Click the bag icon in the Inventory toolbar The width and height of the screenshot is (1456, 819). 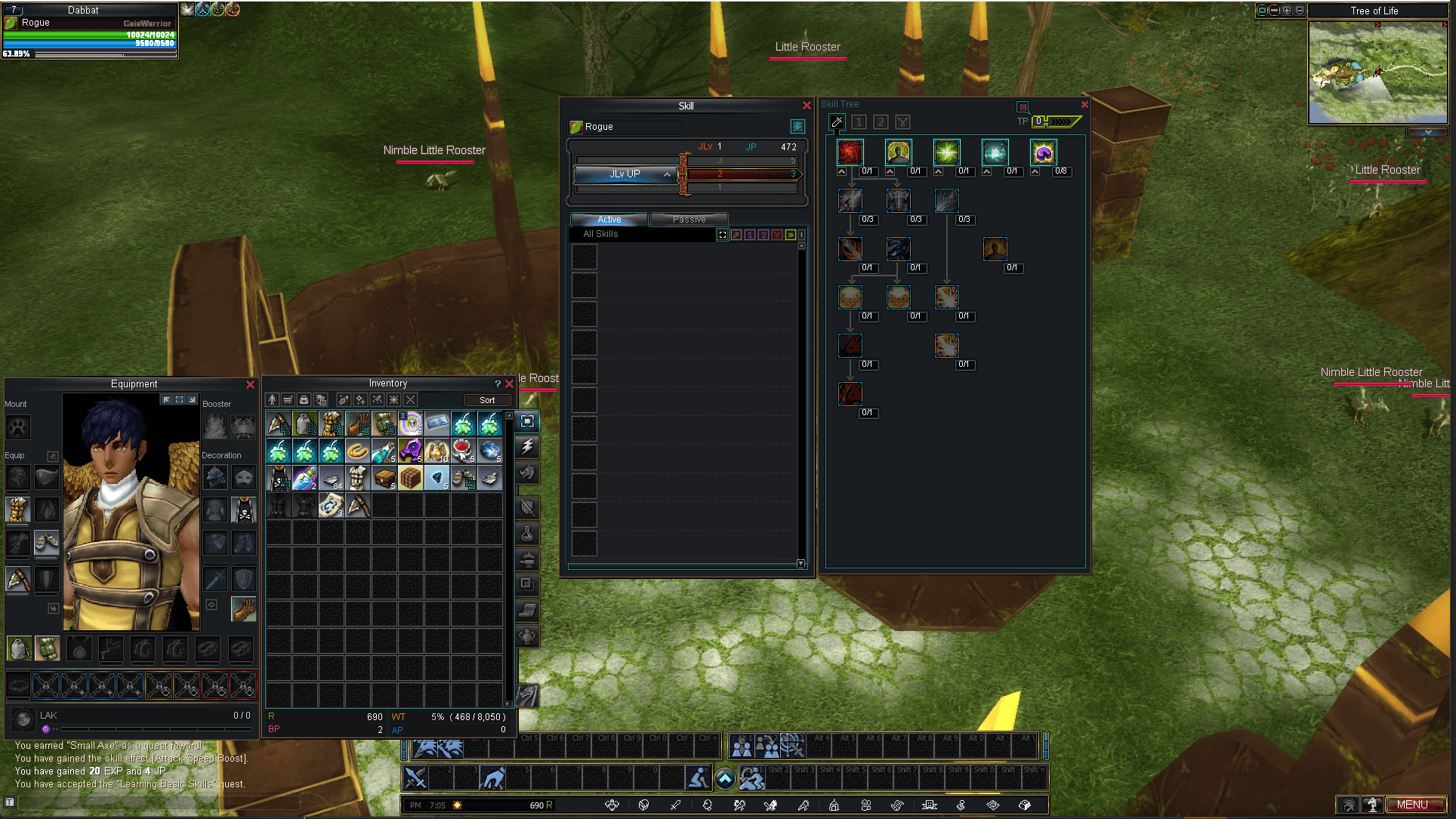[303, 400]
